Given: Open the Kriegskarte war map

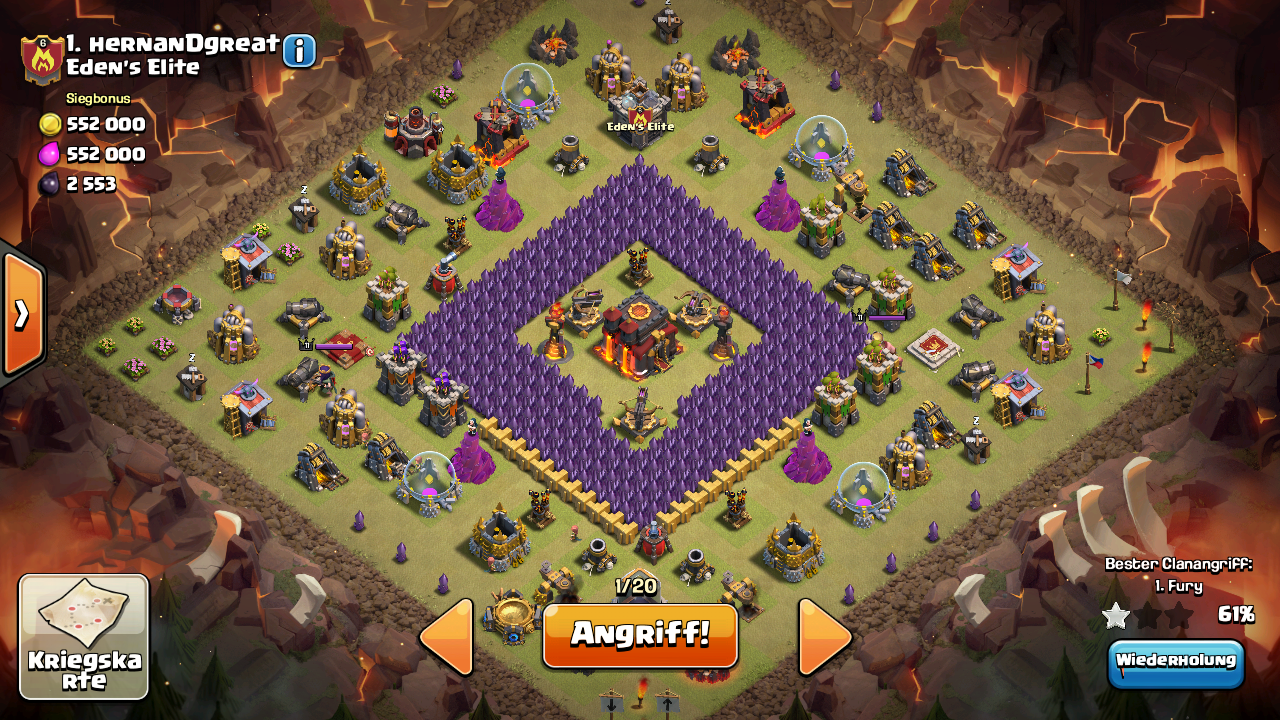Looking at the screenshot, I should 84,637.
